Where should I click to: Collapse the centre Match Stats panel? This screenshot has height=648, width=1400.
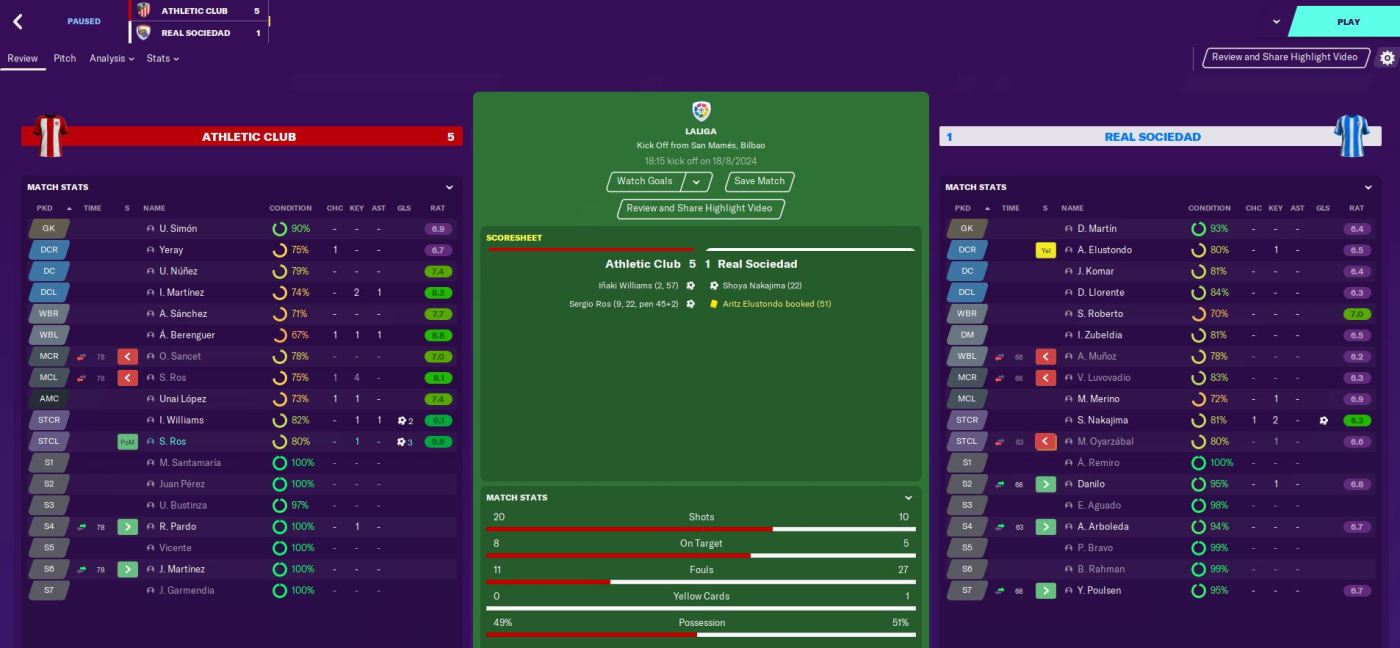click(908, 498)
